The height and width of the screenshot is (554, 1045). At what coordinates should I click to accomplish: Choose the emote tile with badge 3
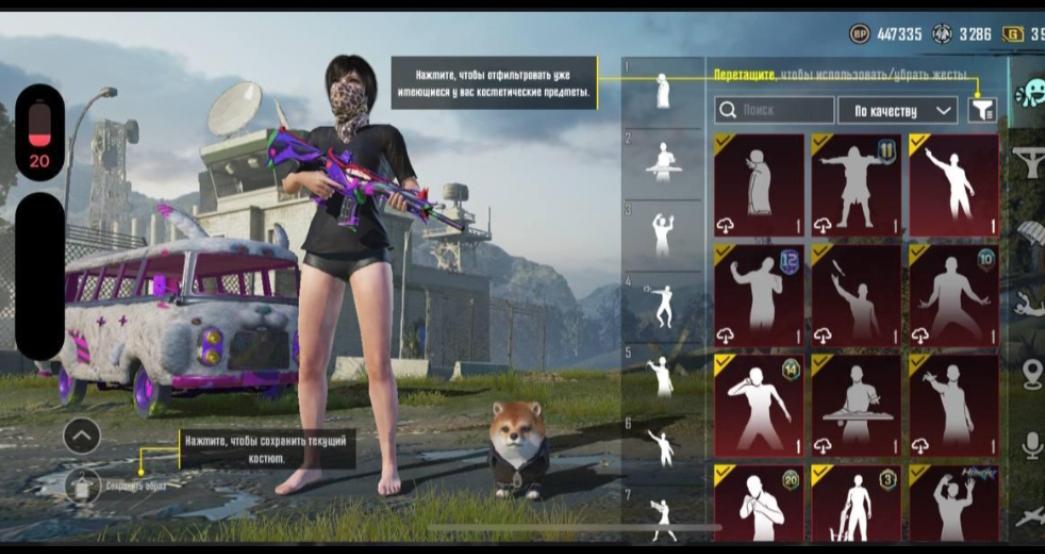(856, 502)
